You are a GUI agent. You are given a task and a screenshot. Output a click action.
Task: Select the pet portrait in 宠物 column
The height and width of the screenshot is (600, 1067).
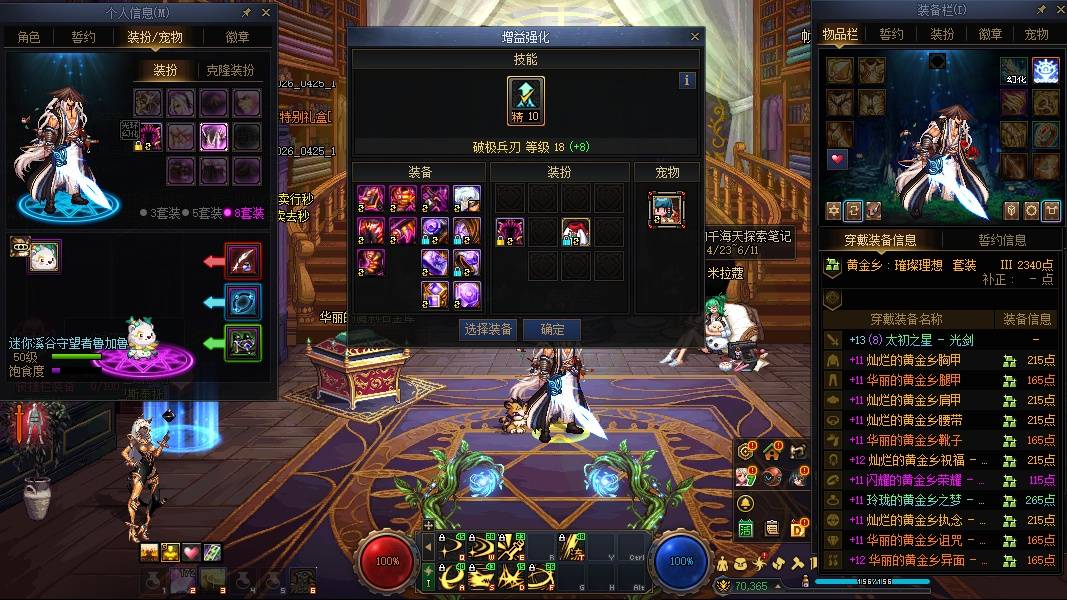(667, 207)
